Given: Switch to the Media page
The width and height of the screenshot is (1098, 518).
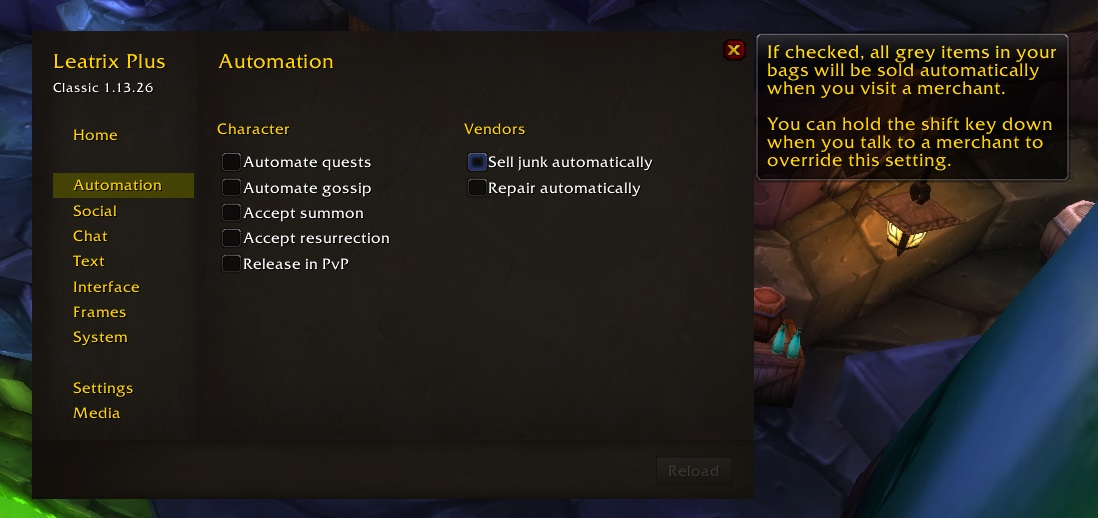Looking at the screenshot, I should click(96, 413).
